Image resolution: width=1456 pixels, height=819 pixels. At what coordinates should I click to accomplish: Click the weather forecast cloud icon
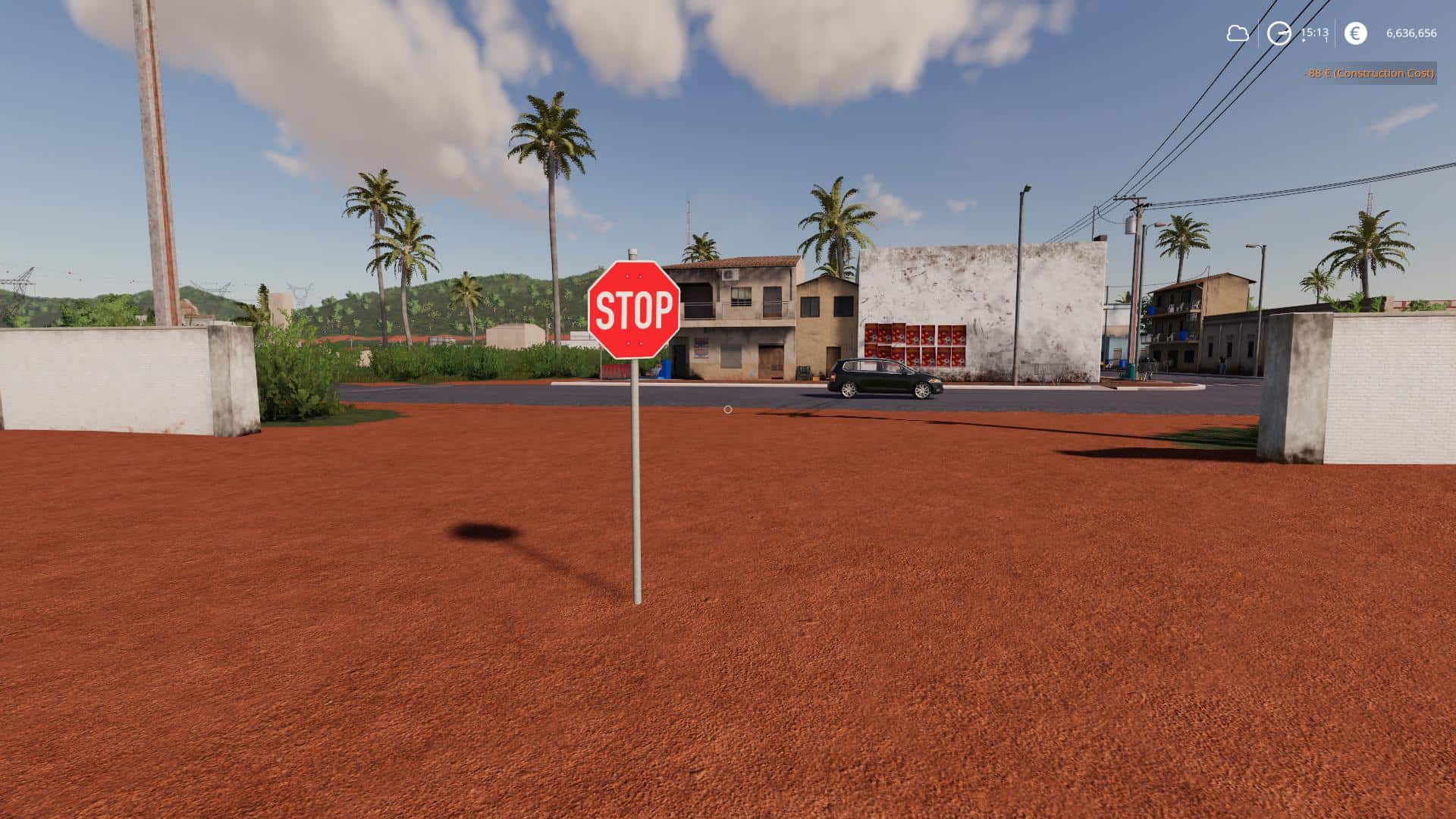[1238, 33]
